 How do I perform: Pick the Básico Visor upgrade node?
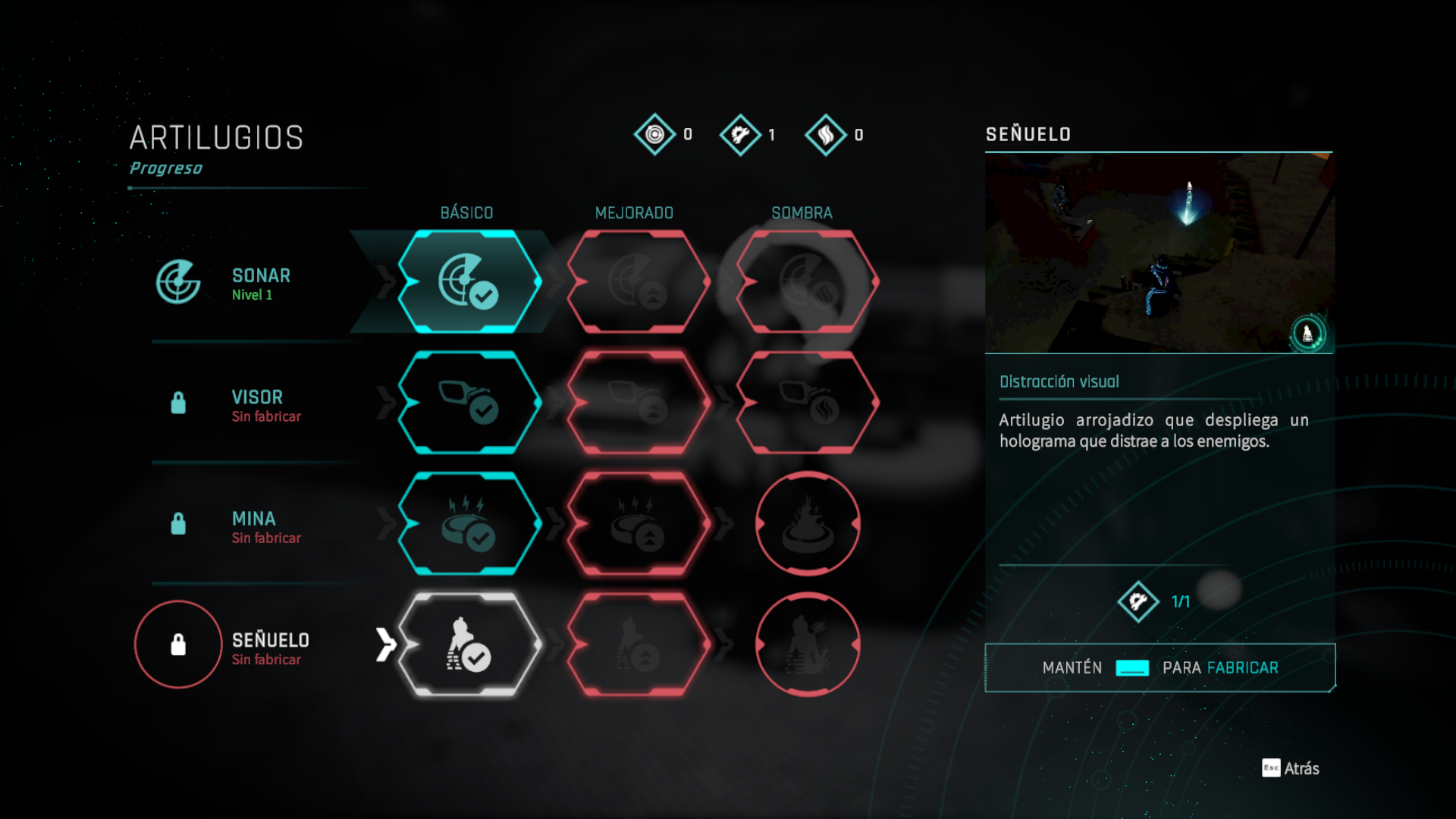click(x=469, y=403)
